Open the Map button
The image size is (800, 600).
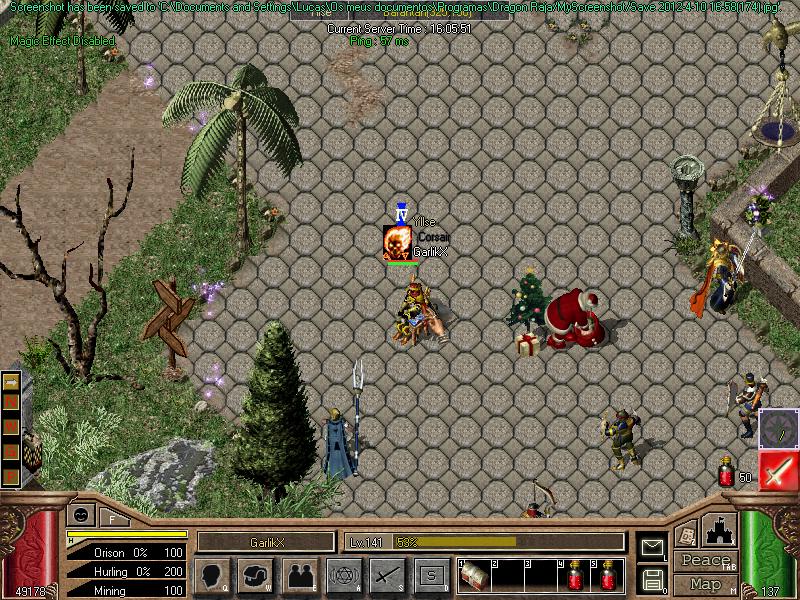coord(706,584)
